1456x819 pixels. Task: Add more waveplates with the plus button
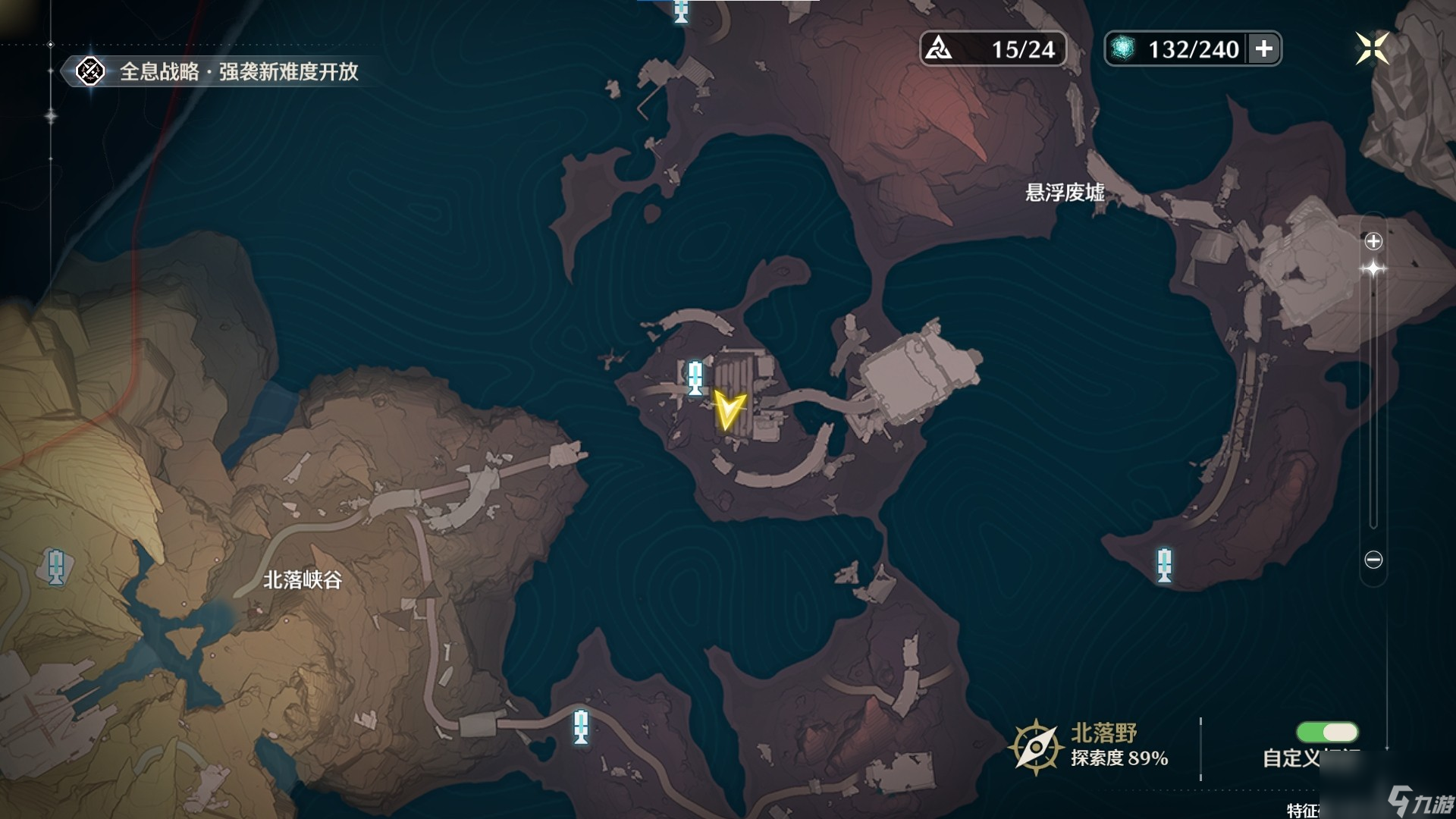click(x=1264, y=49)
